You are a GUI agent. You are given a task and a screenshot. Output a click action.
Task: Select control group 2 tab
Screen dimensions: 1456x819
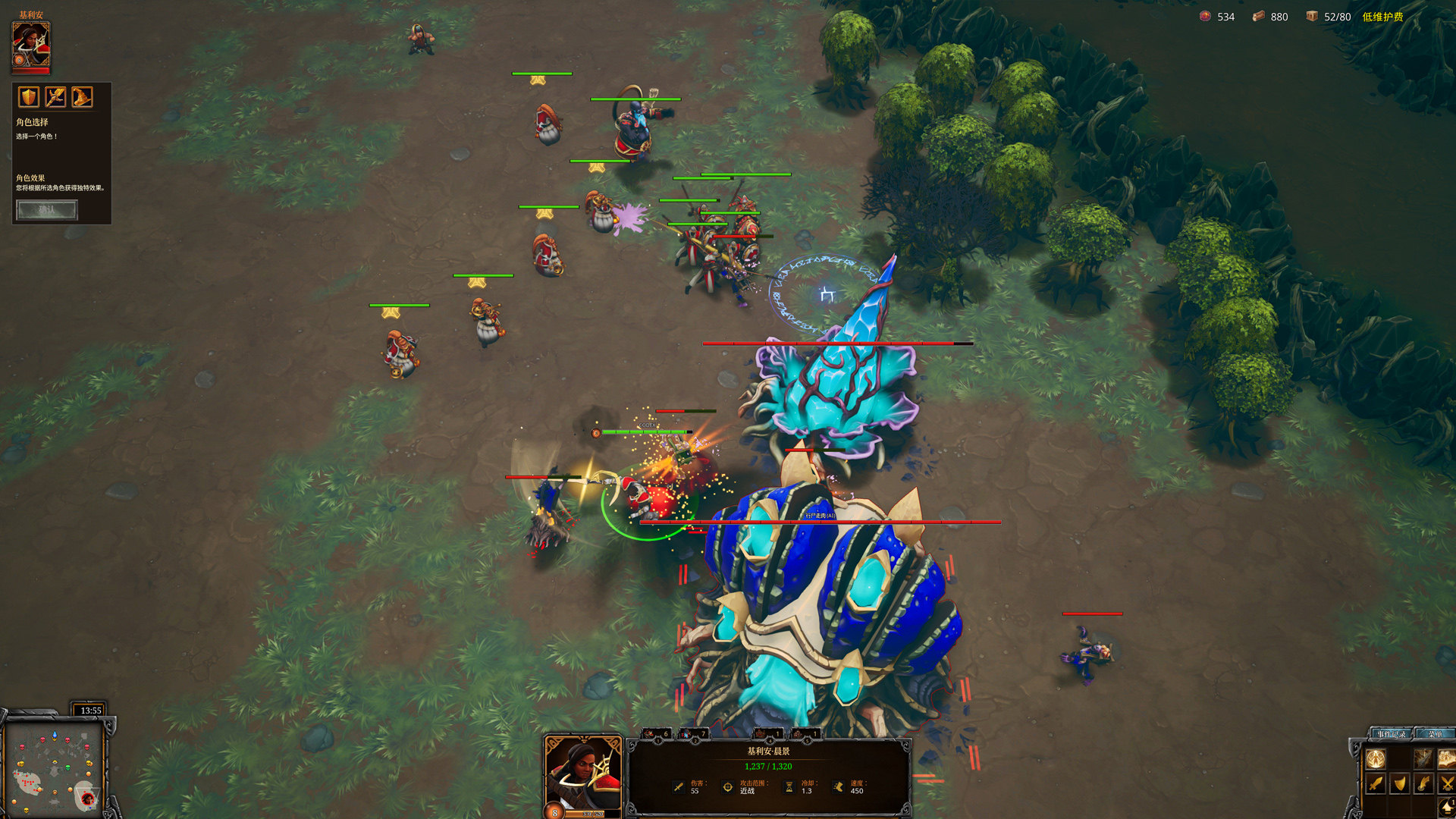coord(694,733)
